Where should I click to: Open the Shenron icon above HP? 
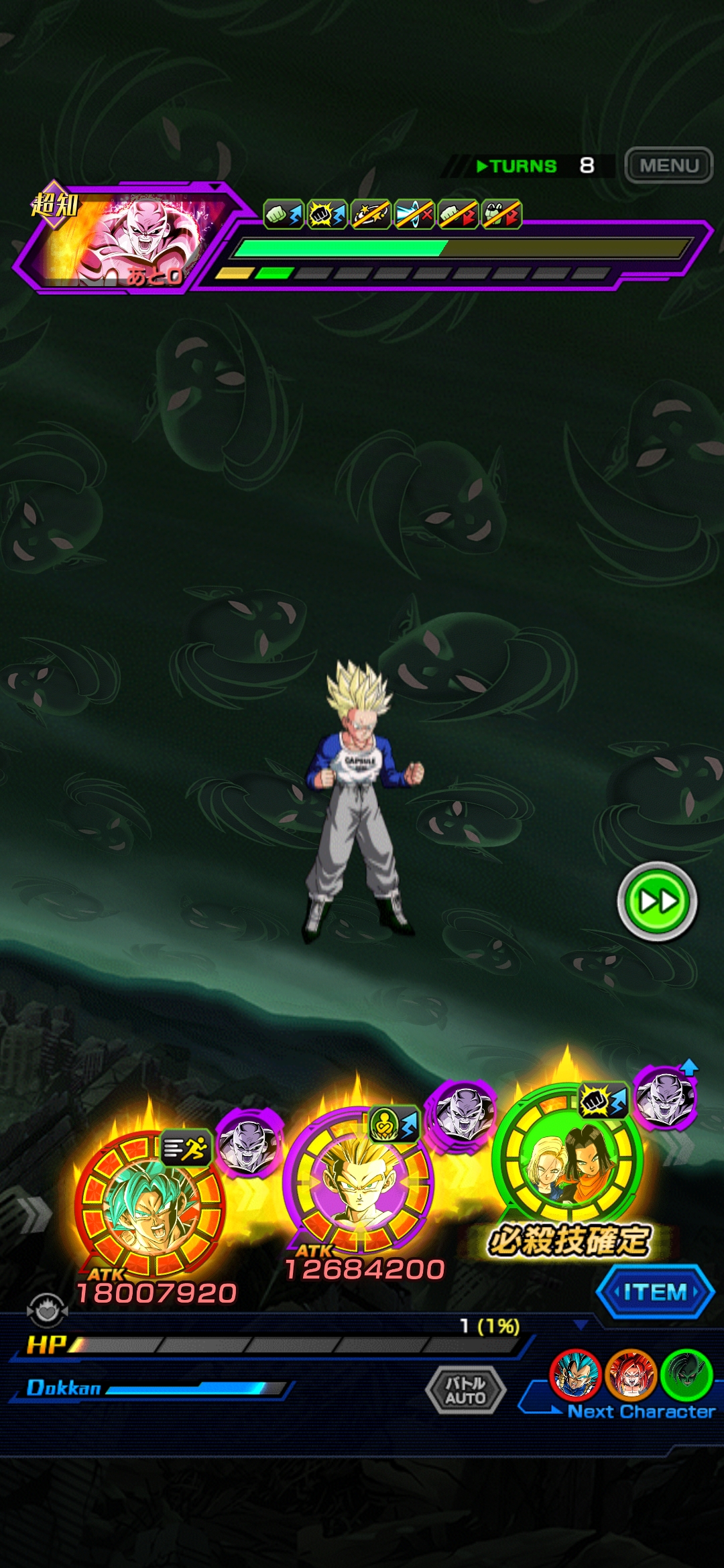(x=46, y=1310)
